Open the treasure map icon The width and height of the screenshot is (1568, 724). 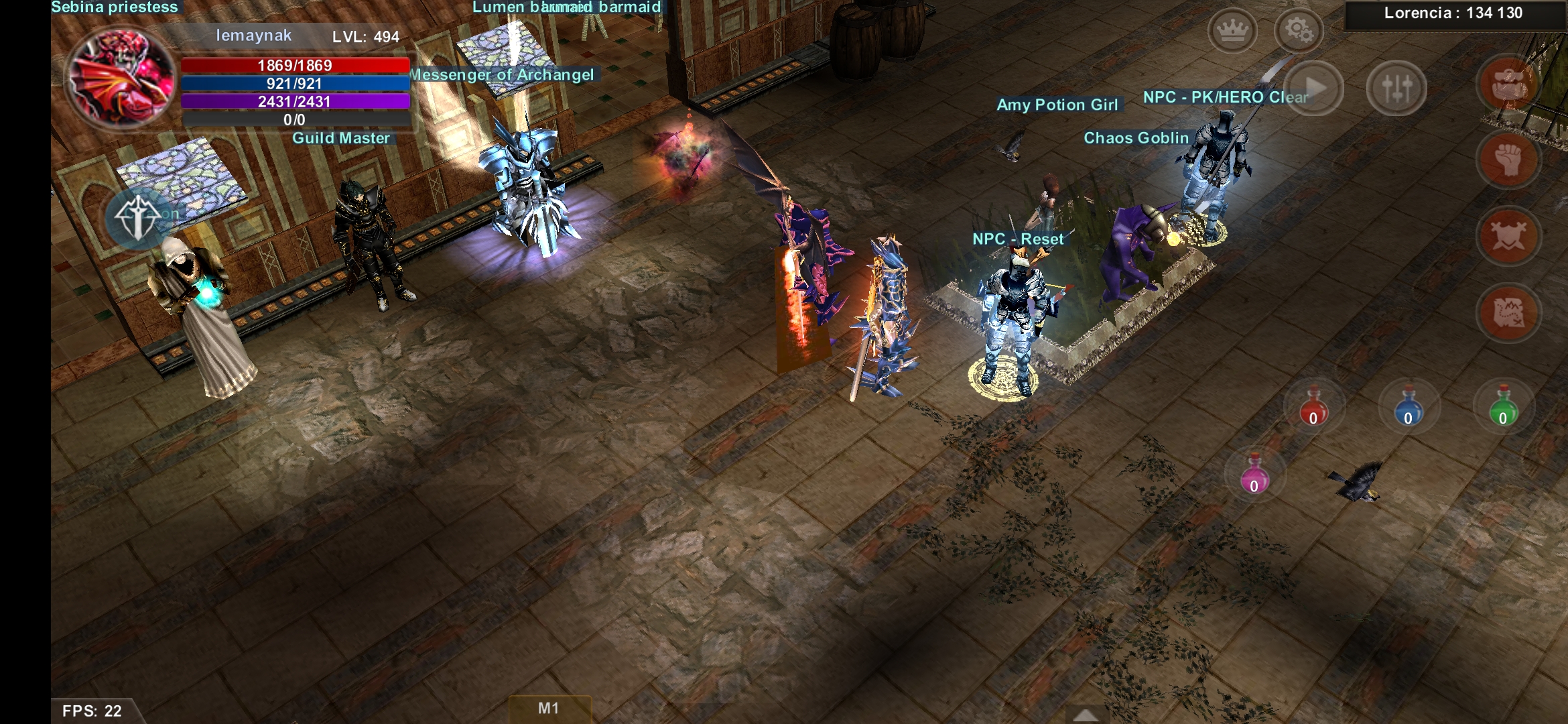click(1508, 312)
